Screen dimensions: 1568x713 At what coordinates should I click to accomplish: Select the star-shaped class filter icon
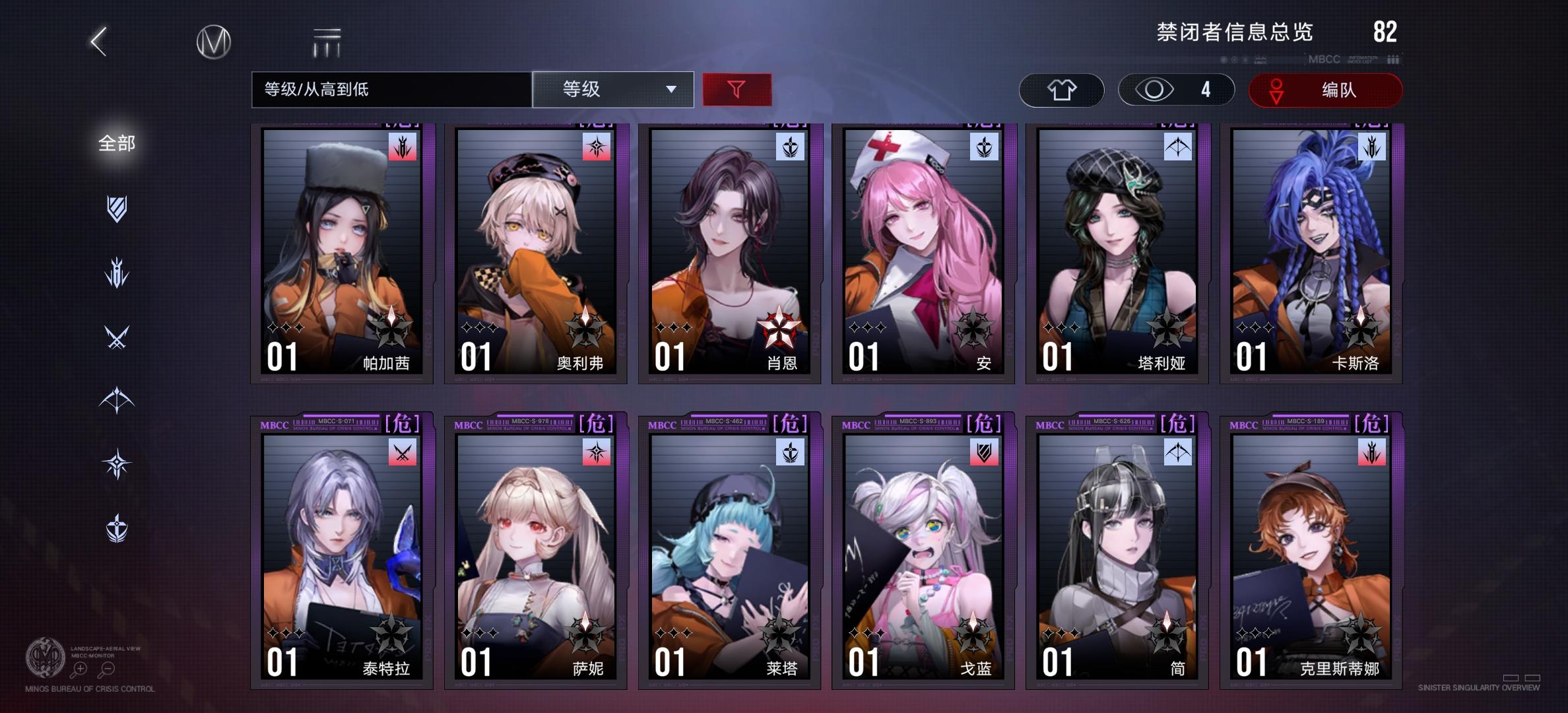(x=115, y=462)
